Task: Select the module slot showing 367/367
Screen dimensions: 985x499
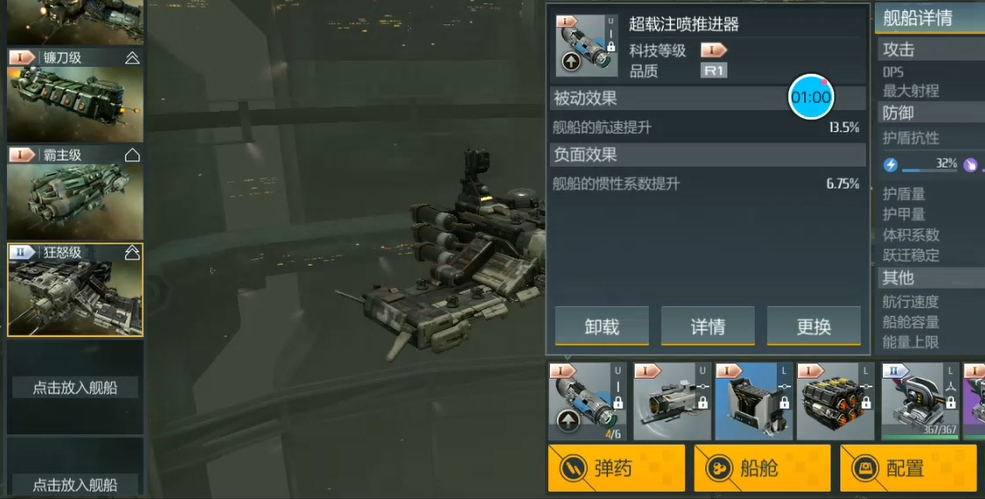Action: point(918,401)
